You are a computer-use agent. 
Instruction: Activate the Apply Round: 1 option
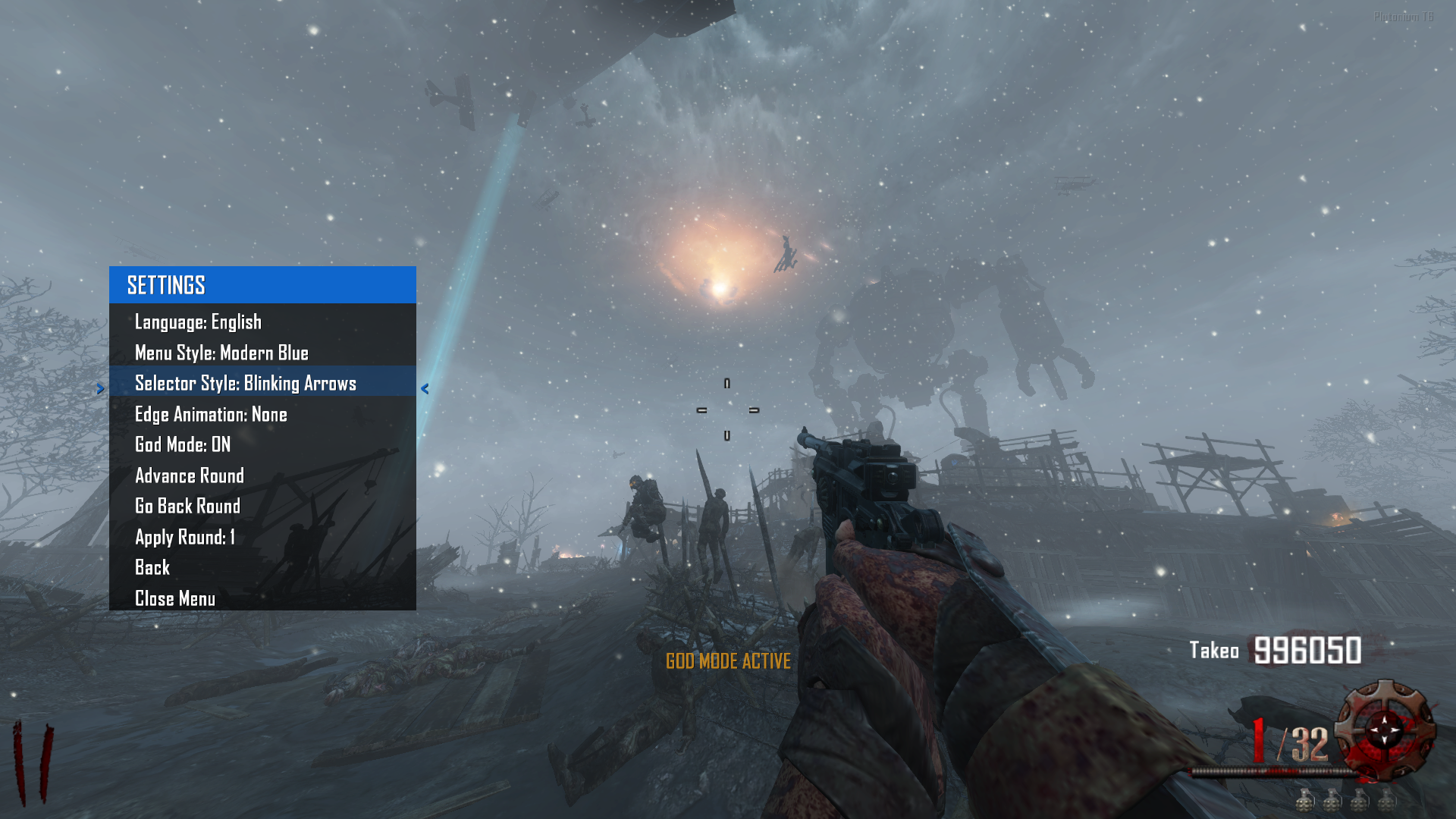[x=185, y=538]
